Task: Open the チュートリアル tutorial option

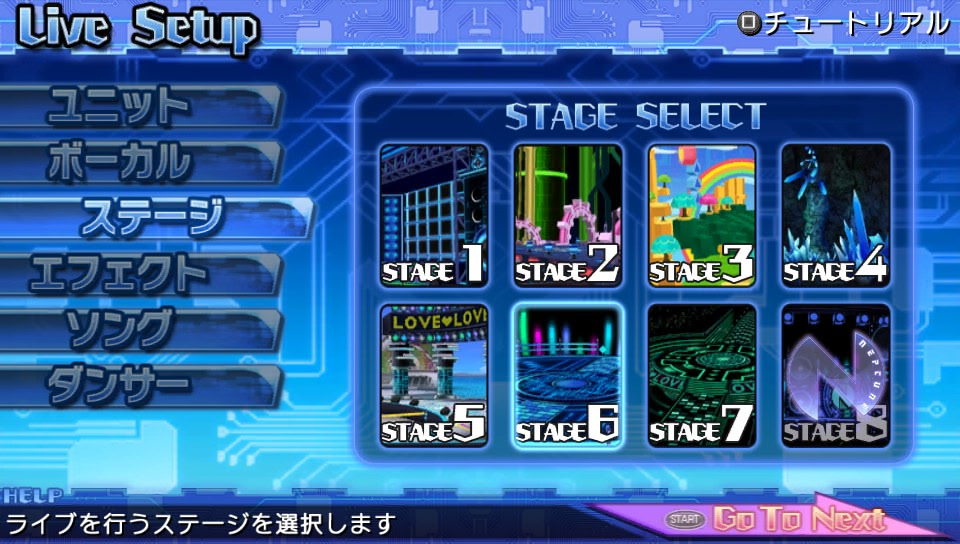Action: 845,22
